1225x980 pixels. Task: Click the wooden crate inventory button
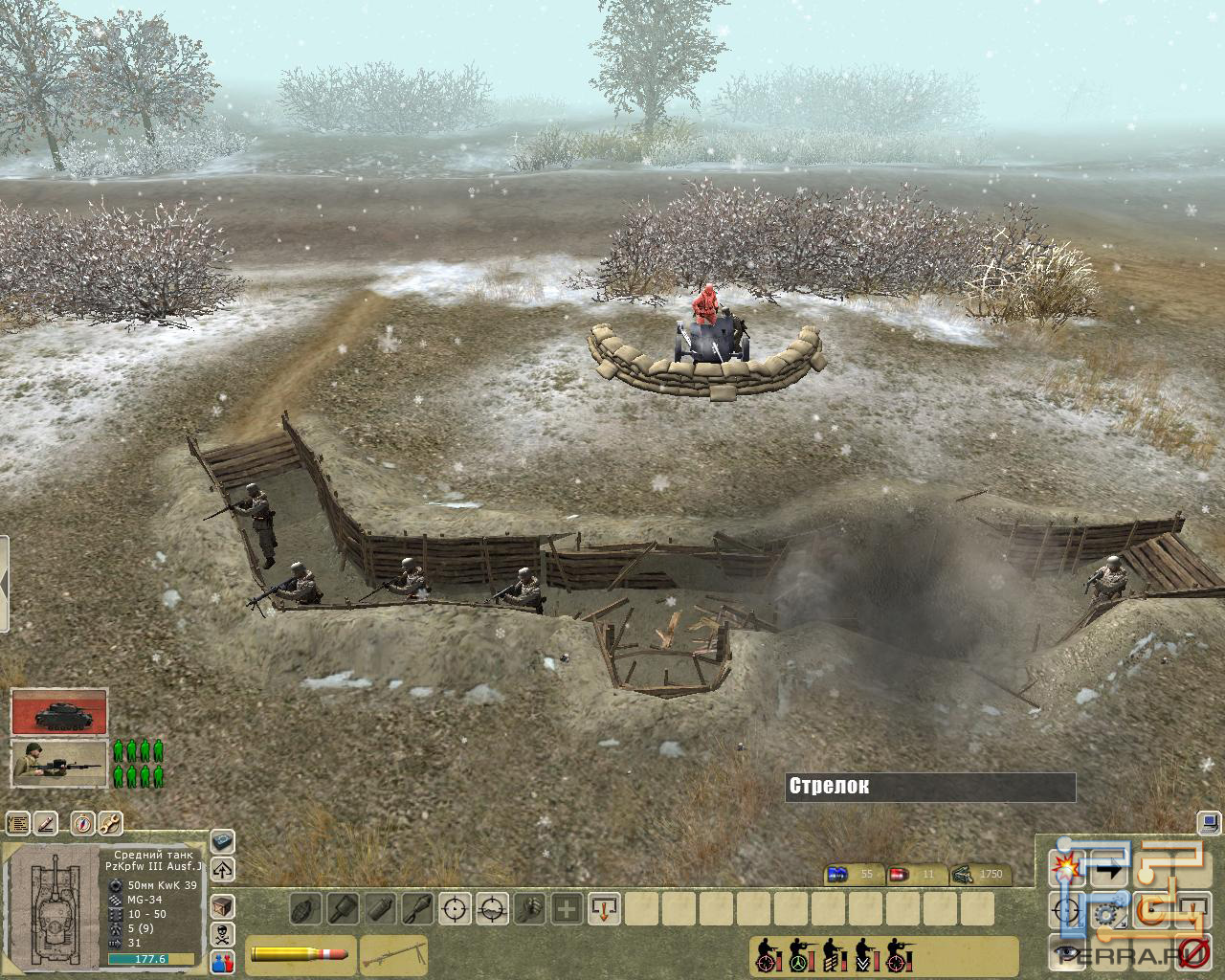tap(222, 903)
